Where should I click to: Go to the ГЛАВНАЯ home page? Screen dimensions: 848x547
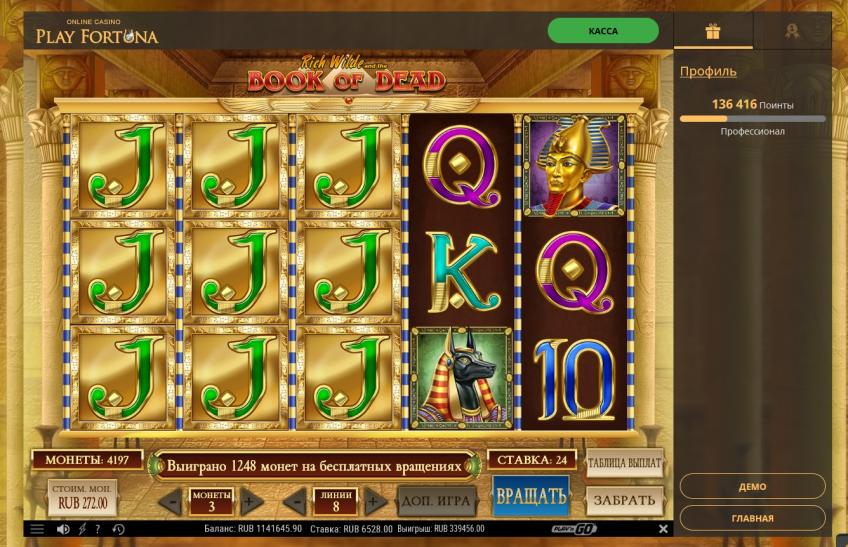click(x=752, y=518)
